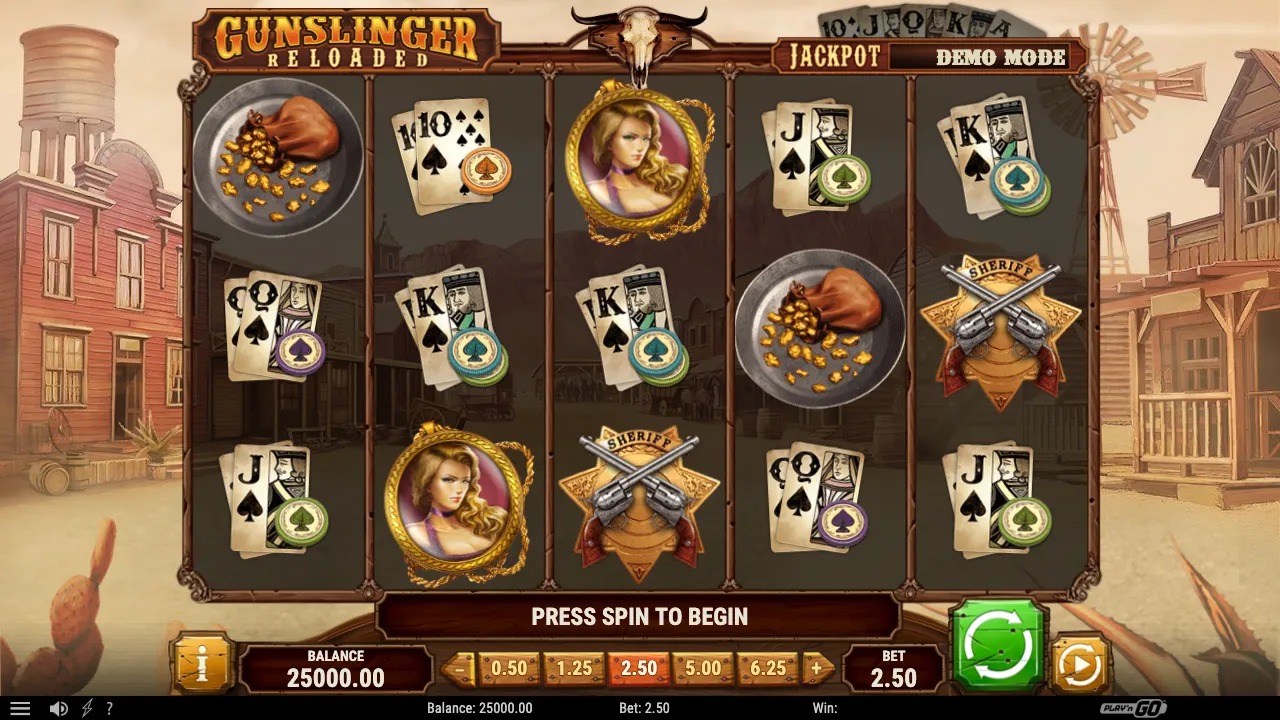Select the 5.00 bet value
The width and height of the screenshot is (1280, 720).
tap(702, 667)
